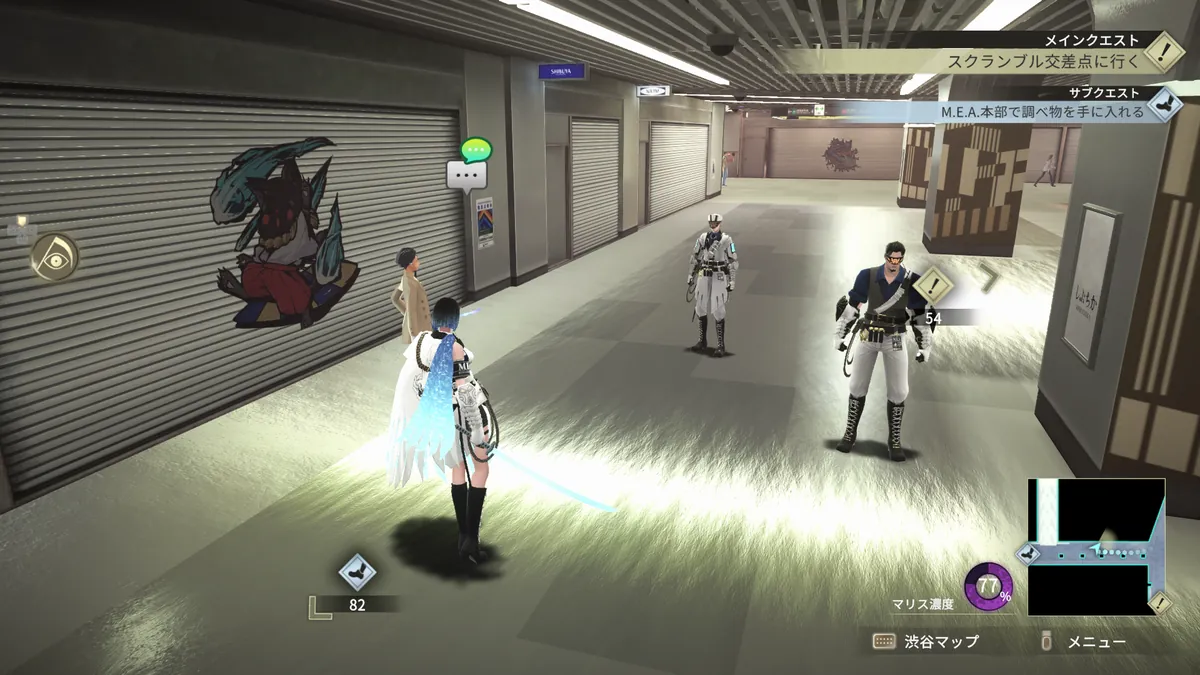Open the 渋谷マップ Shibuya map
This screenshot has height=675, width=1200.
click(926, 641)
